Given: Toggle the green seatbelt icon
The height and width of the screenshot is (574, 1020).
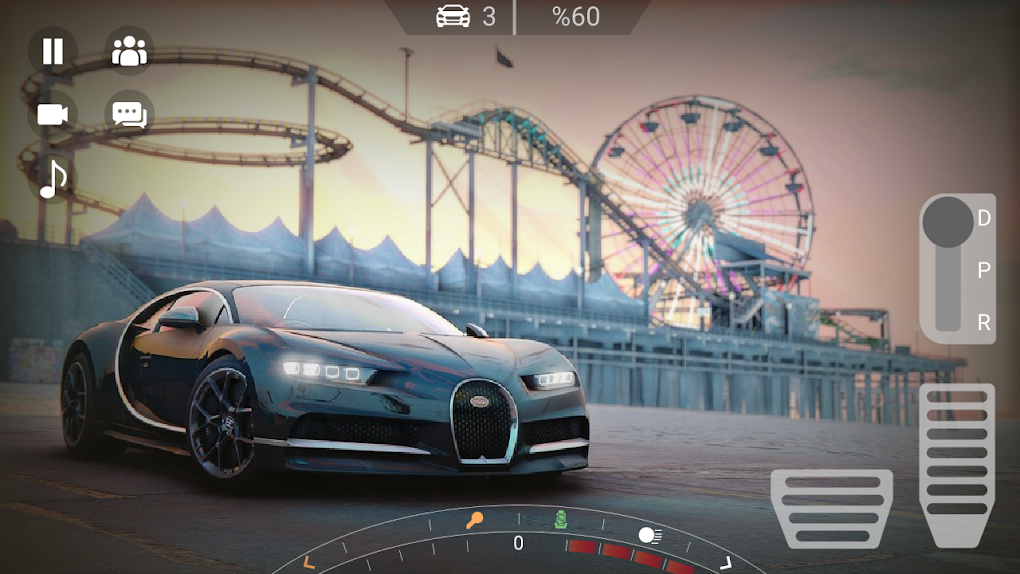Looking at the screenshot, I should 561,520.
